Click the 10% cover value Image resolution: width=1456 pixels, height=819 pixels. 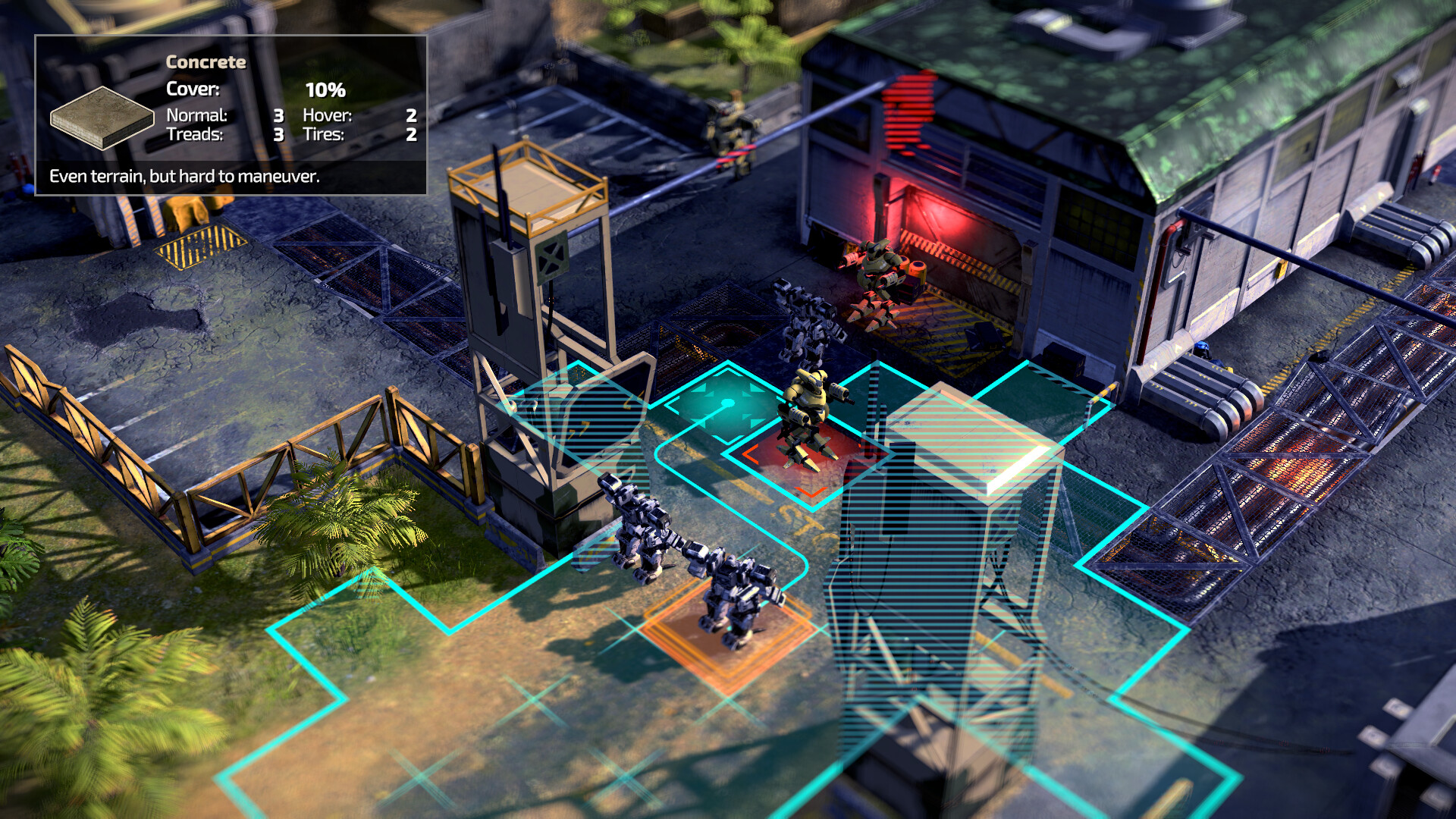[x=325, y=89]
